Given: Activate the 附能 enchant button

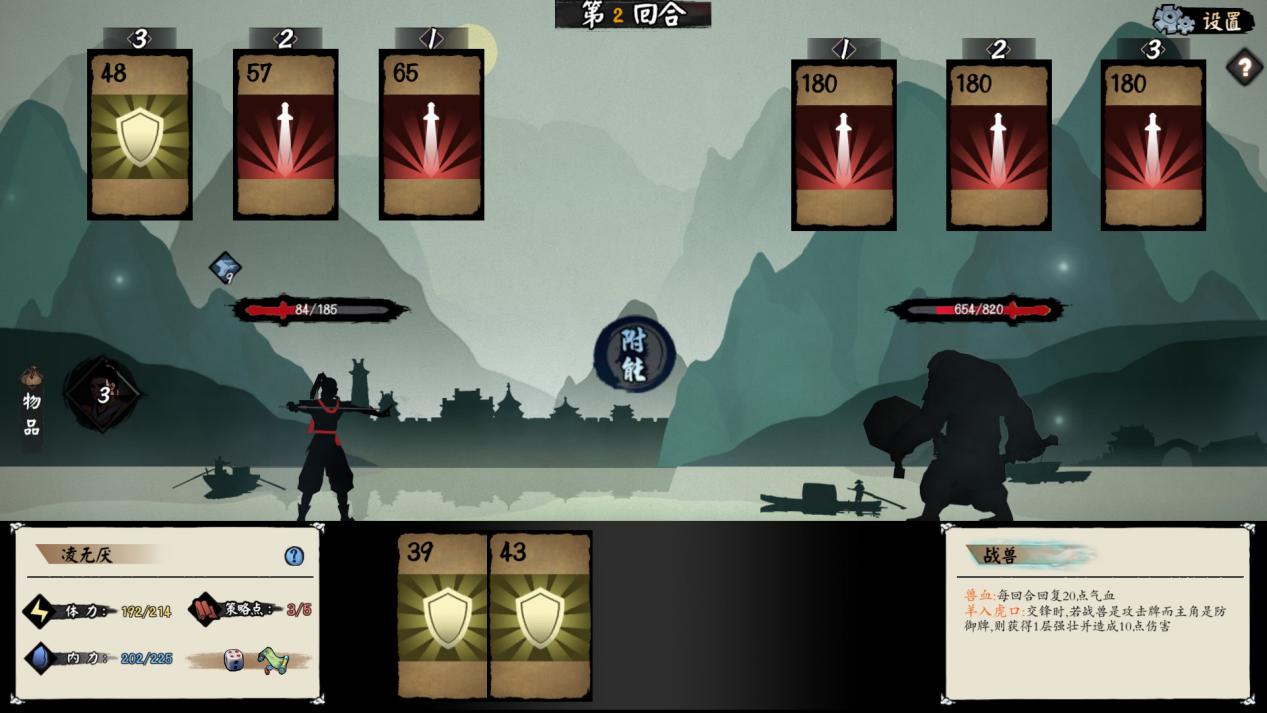Looking at the screenshot, I should [x=635, y=355].
